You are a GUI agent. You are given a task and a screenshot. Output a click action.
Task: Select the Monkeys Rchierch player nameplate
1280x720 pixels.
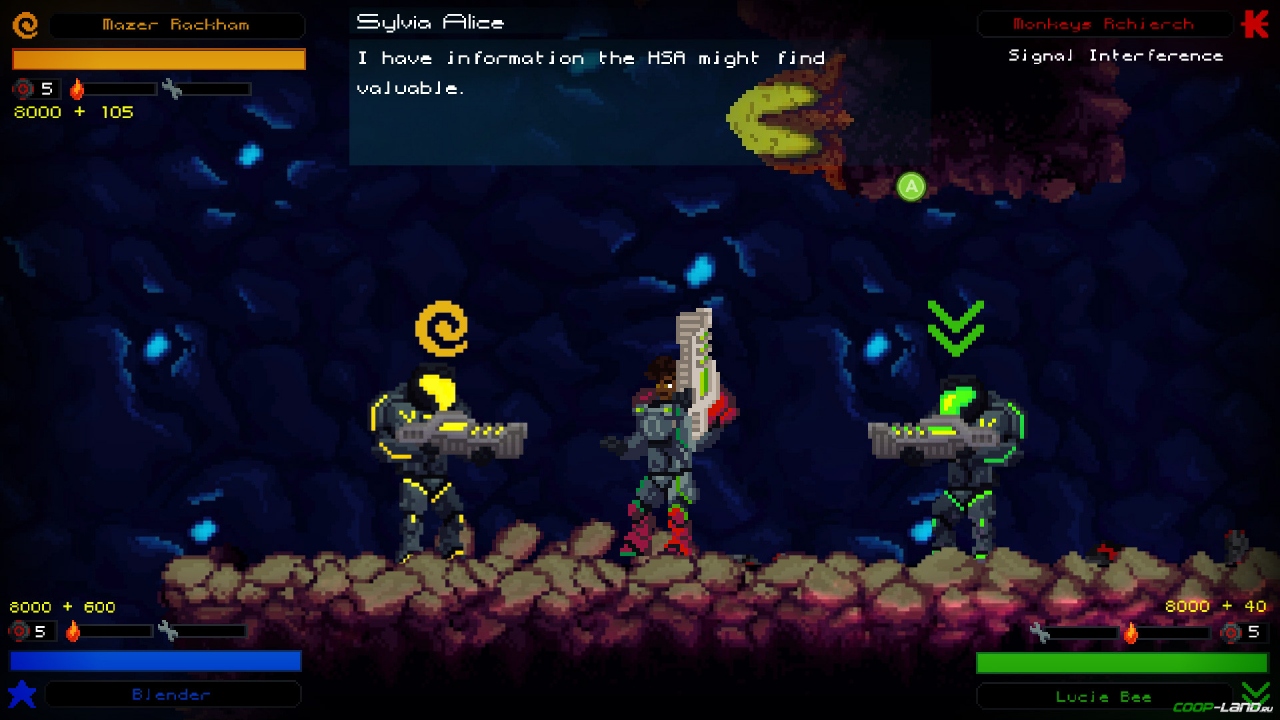(x=1104, y=24)
